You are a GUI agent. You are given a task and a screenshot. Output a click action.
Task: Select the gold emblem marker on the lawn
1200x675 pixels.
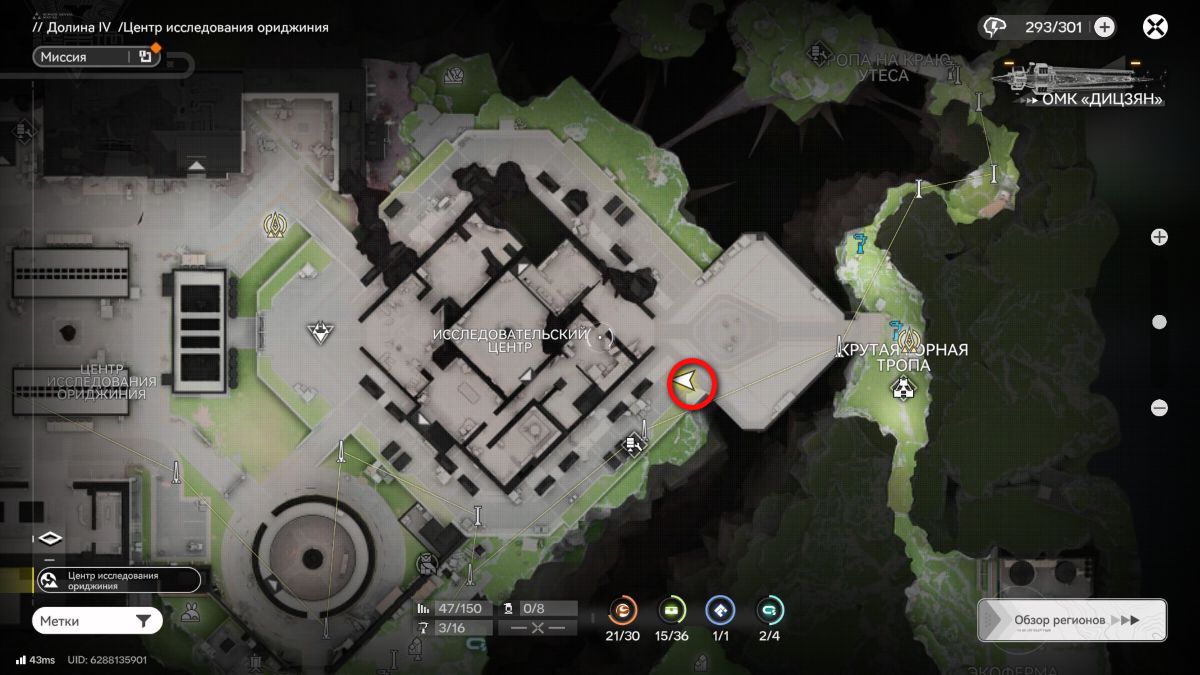pyautogui.click(x=274, y=226)
